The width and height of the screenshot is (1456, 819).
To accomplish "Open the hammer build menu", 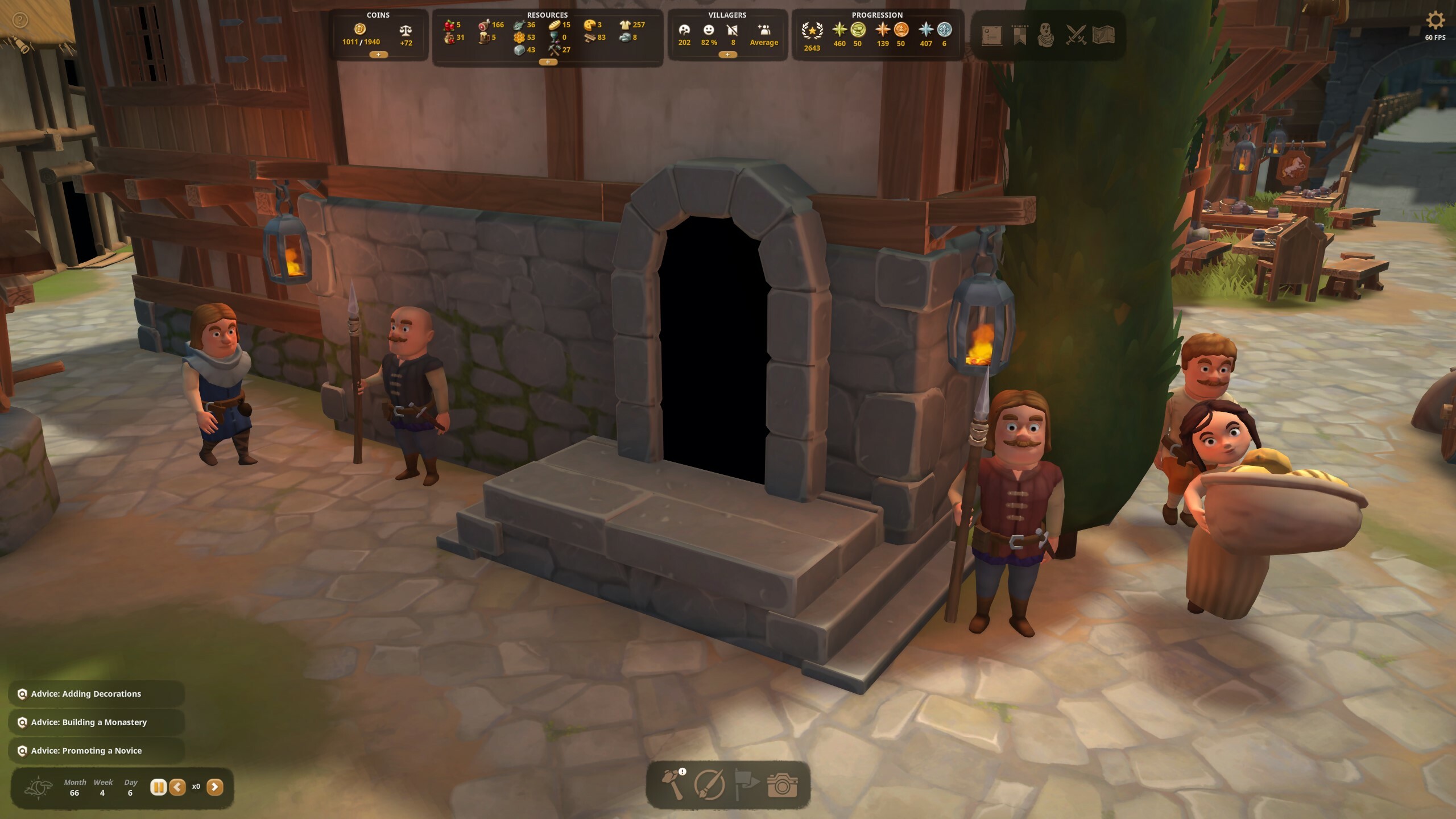I will point(674,785).
